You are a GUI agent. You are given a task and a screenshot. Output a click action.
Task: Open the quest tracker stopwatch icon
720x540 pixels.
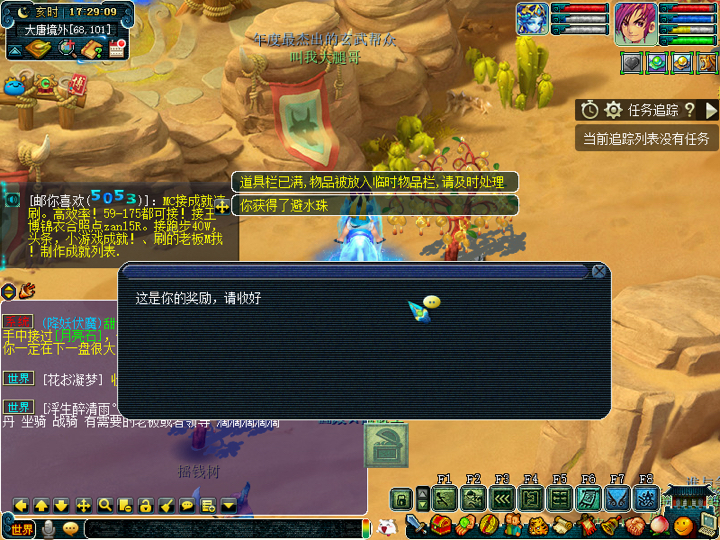(590, 110)
